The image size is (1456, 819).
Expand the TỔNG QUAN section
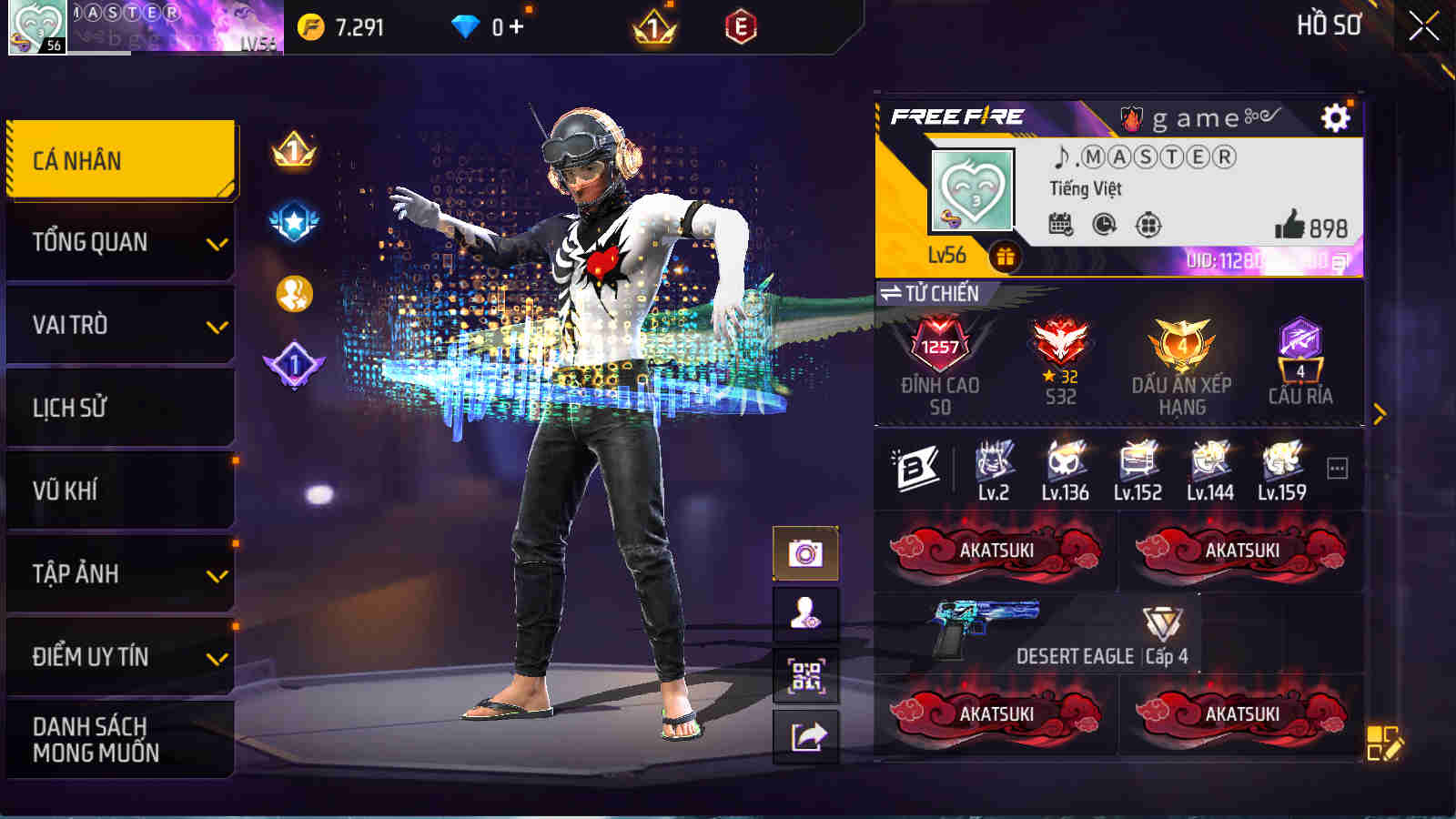click(x=119, y=242)
